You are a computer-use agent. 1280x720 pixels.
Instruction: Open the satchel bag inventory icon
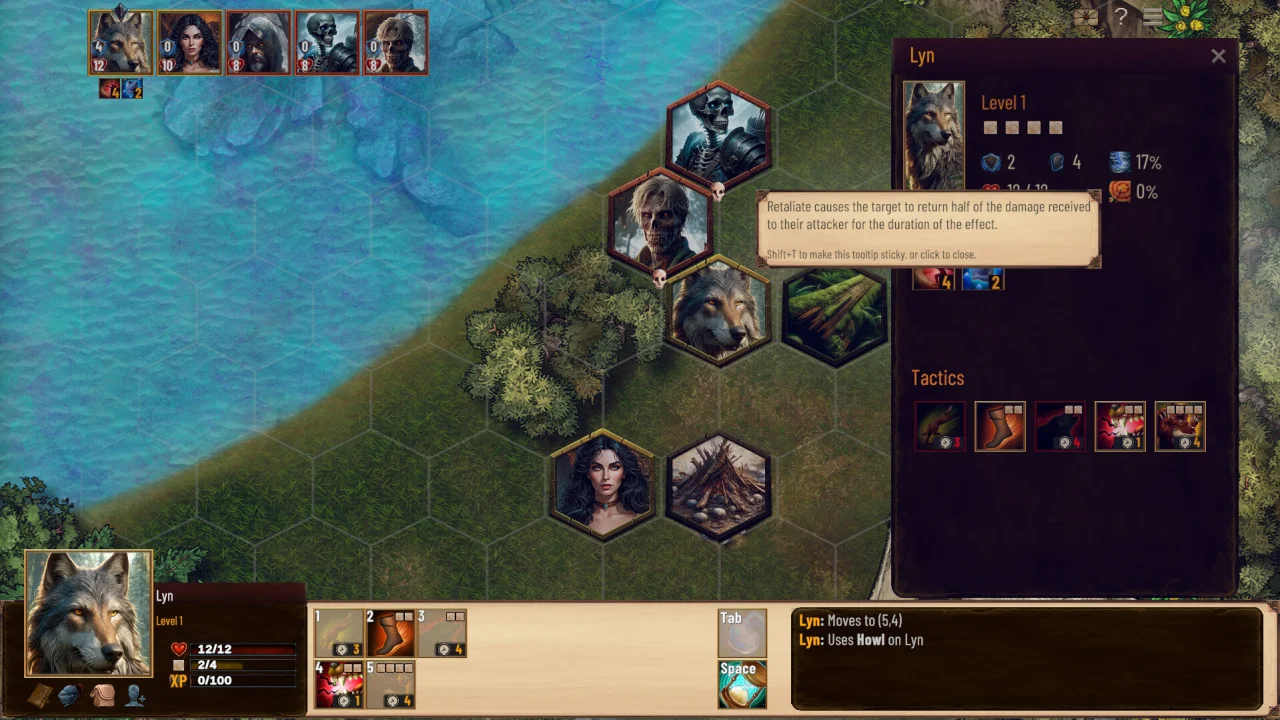[103, 696]
